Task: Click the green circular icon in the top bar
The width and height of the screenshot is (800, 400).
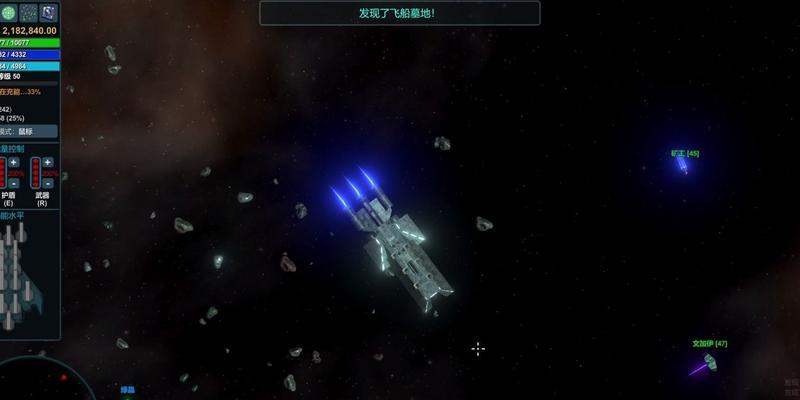Action: [x=8, y=12]
